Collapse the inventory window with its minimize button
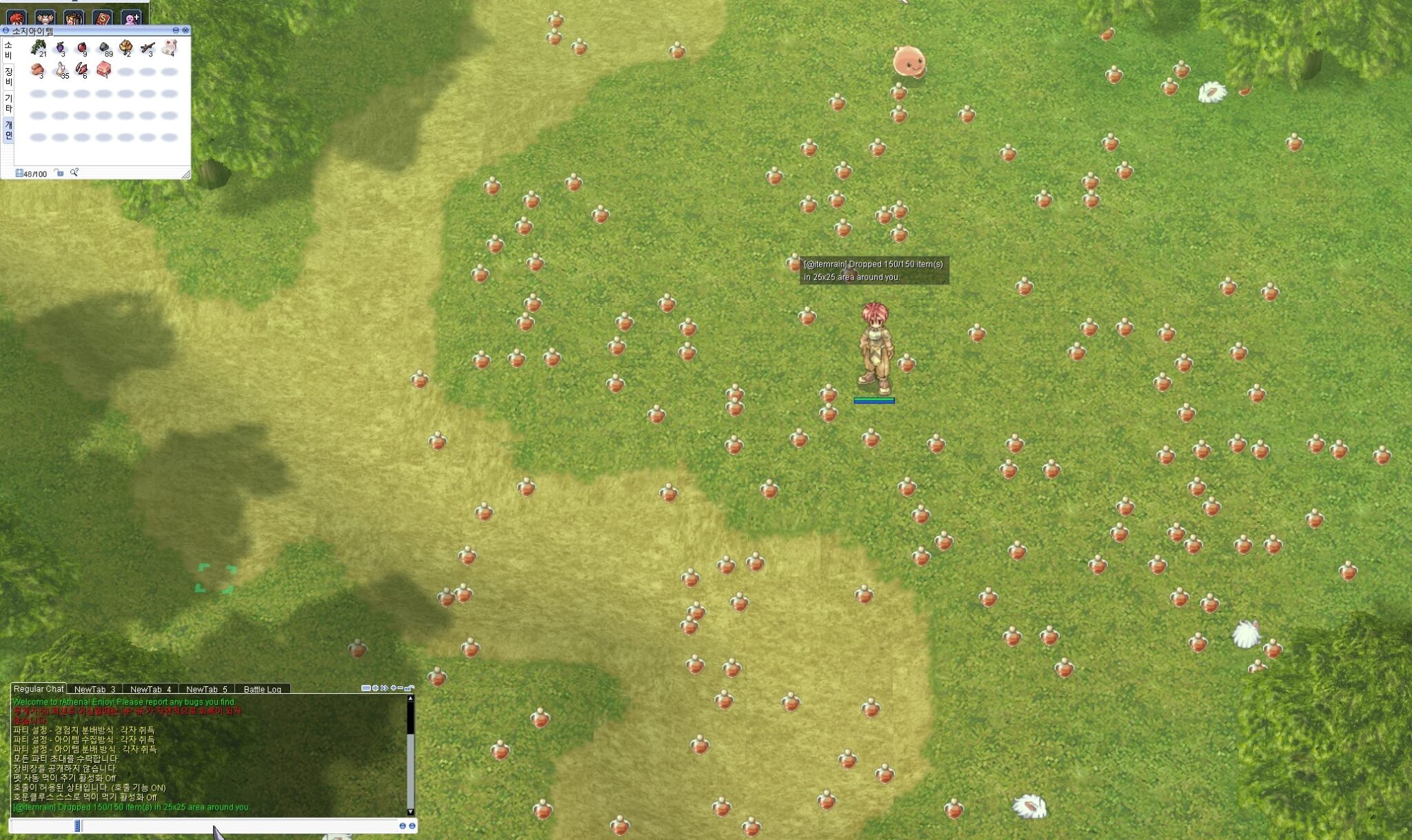The image size is (1412, 840). (x=176, y=30)
